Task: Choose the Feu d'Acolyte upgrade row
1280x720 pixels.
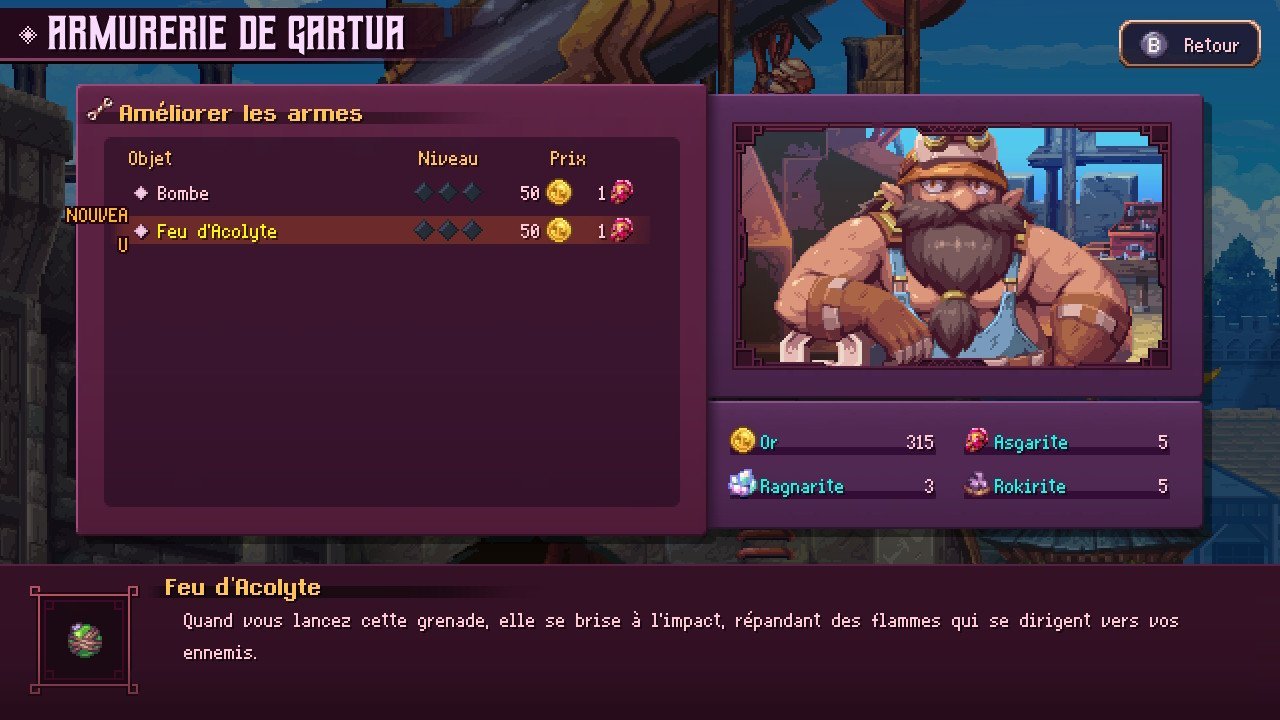Action: [x=216, y=231]
